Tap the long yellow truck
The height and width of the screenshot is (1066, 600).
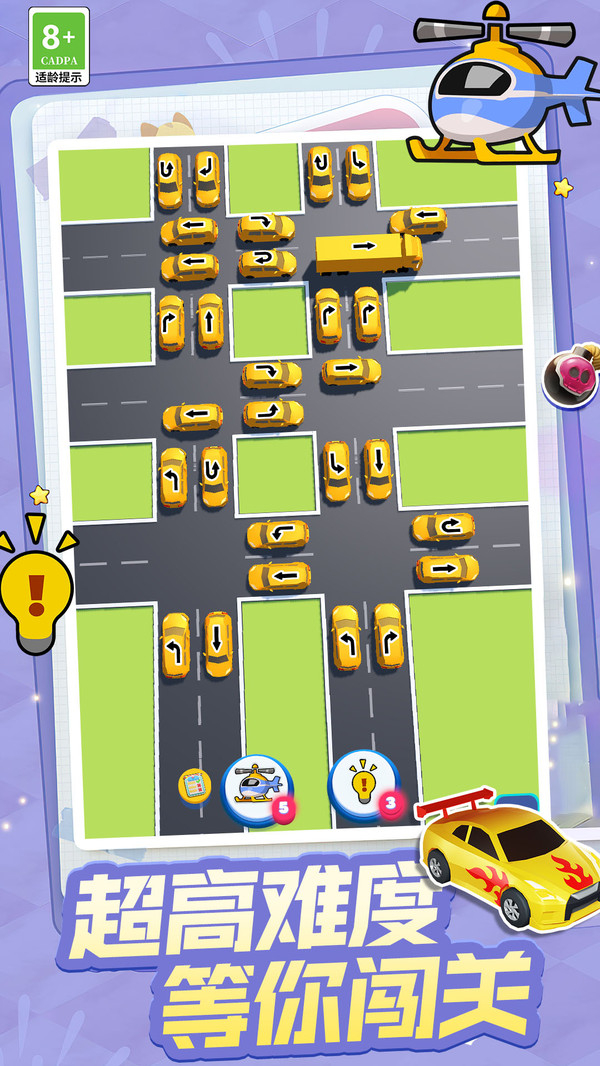point(368,251)
